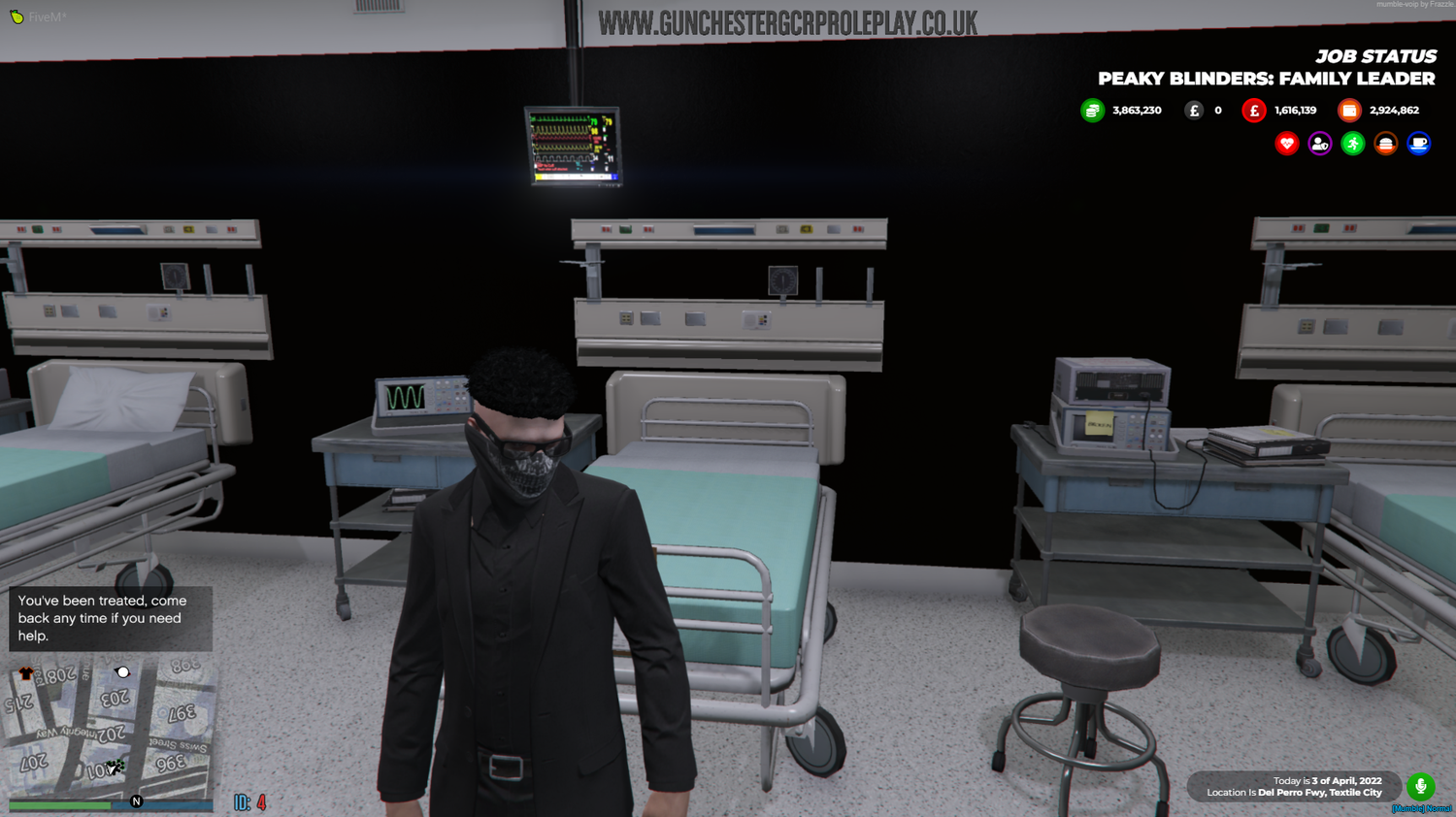The width and height of the screenshot is (1456, 817).
Task: Select the red pound sterling bank icon
Action: pos(1254,110)
